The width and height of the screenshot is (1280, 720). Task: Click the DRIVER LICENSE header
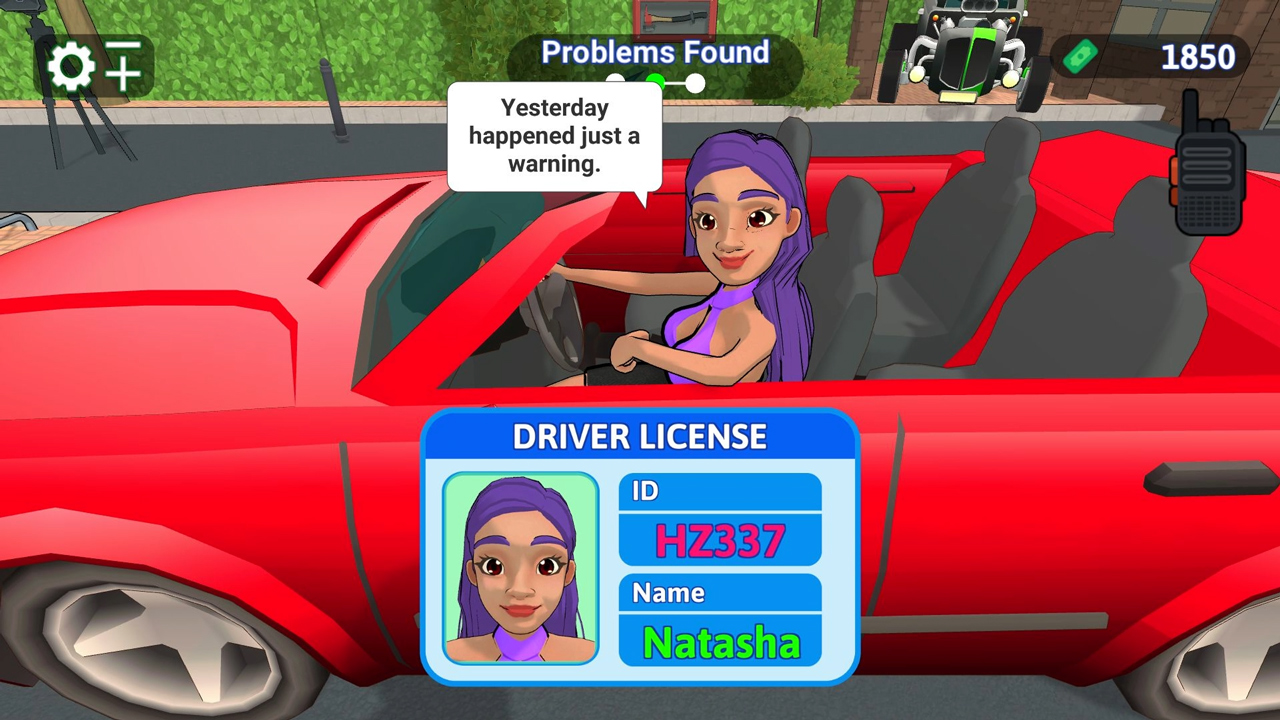[x=639, y=437]
